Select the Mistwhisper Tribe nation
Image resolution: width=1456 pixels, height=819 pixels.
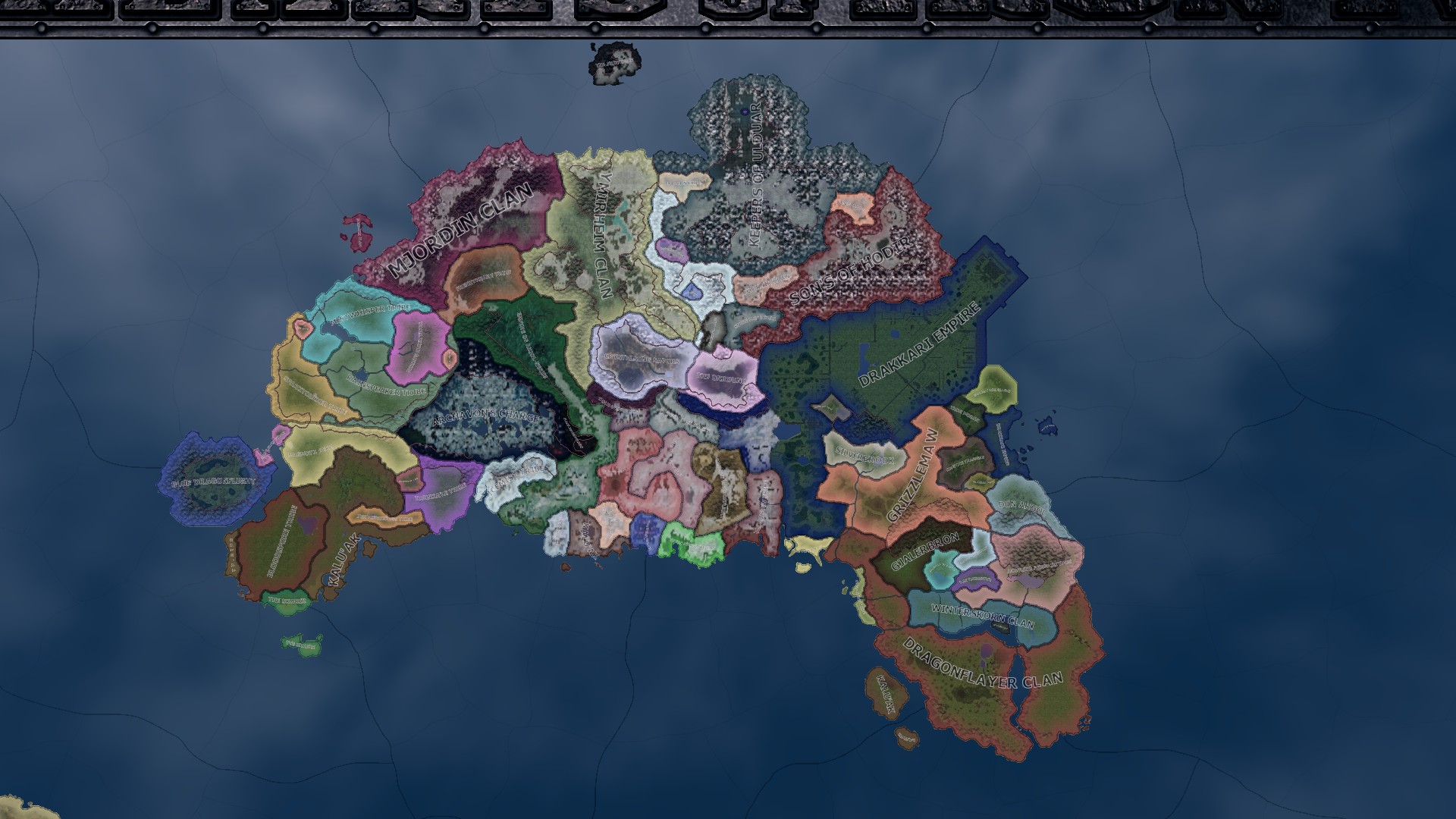[369, 311]
